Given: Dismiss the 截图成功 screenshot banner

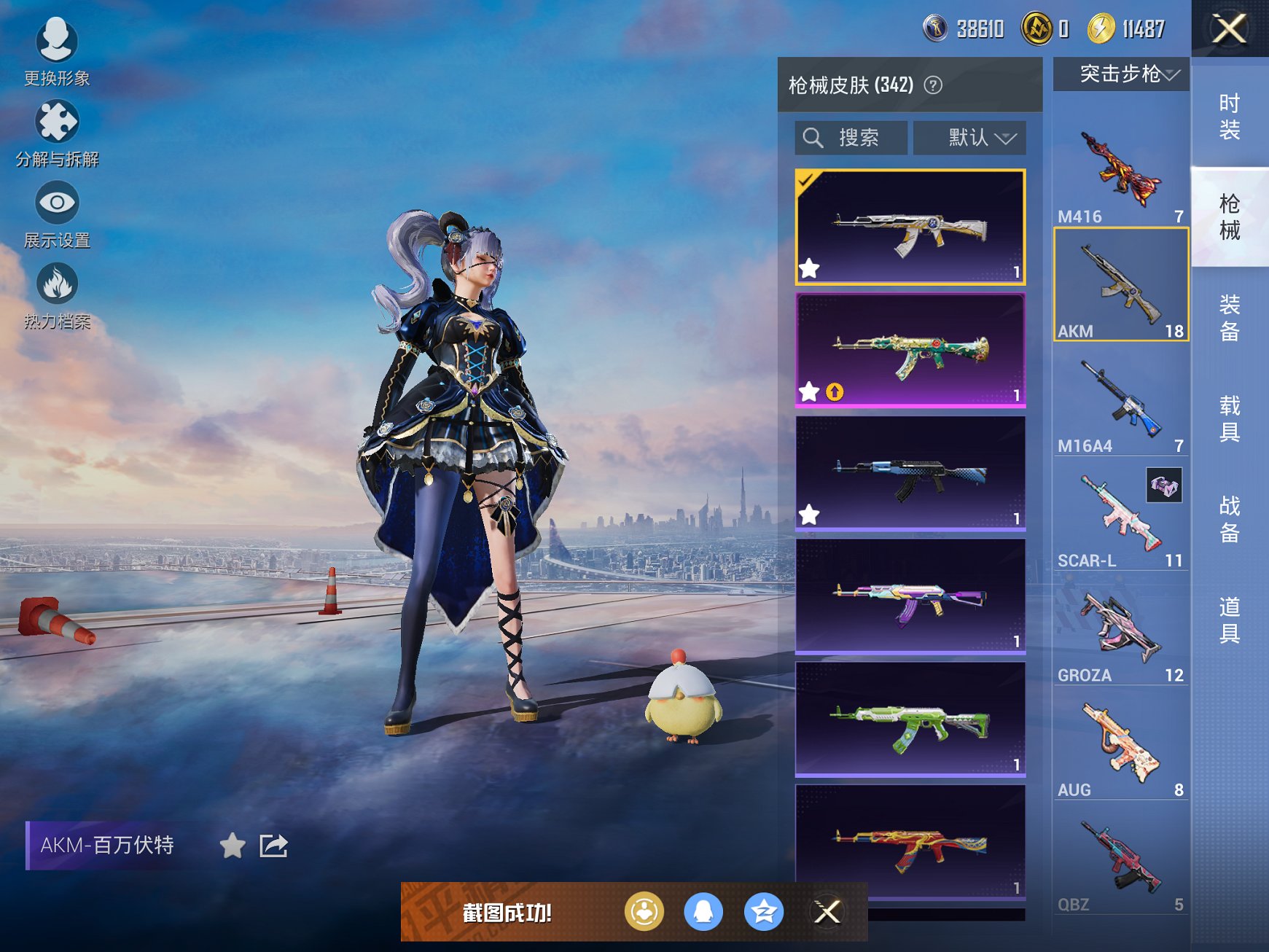Looking at the screenshot, I should point(827,912).
